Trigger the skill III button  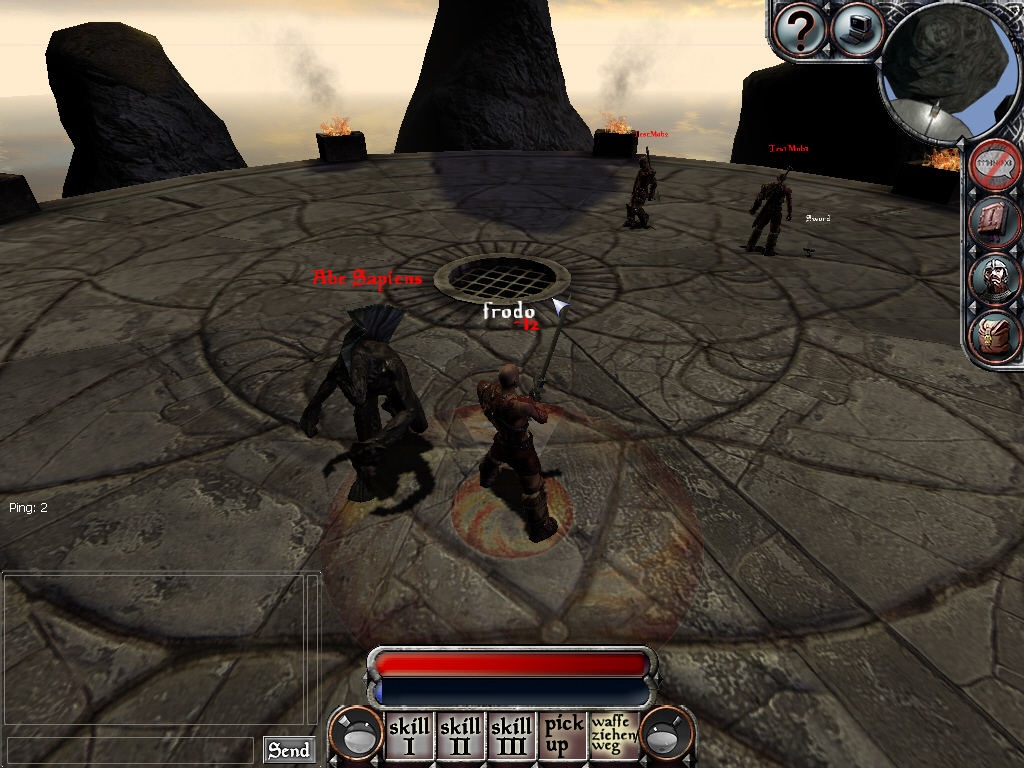[x=511, y=735]
